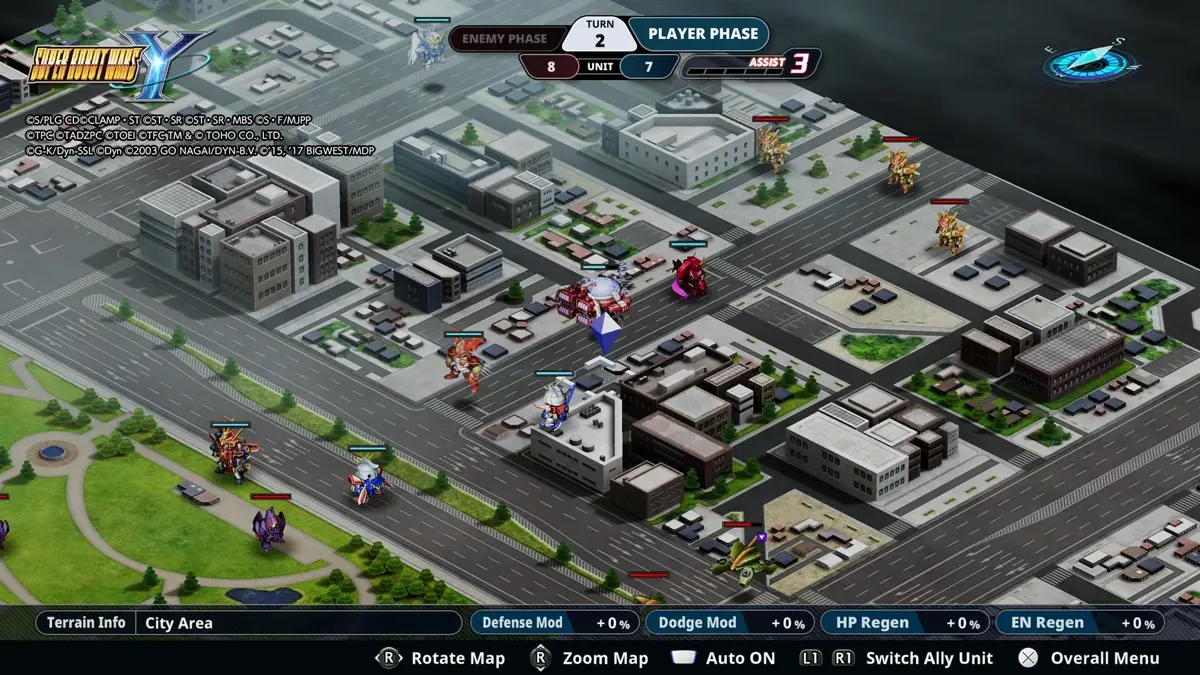Image resolution: width=1200 pixels, height=675 pixels.
Task: Select the battleship under the blue cursor
Action: pos(593,299)
